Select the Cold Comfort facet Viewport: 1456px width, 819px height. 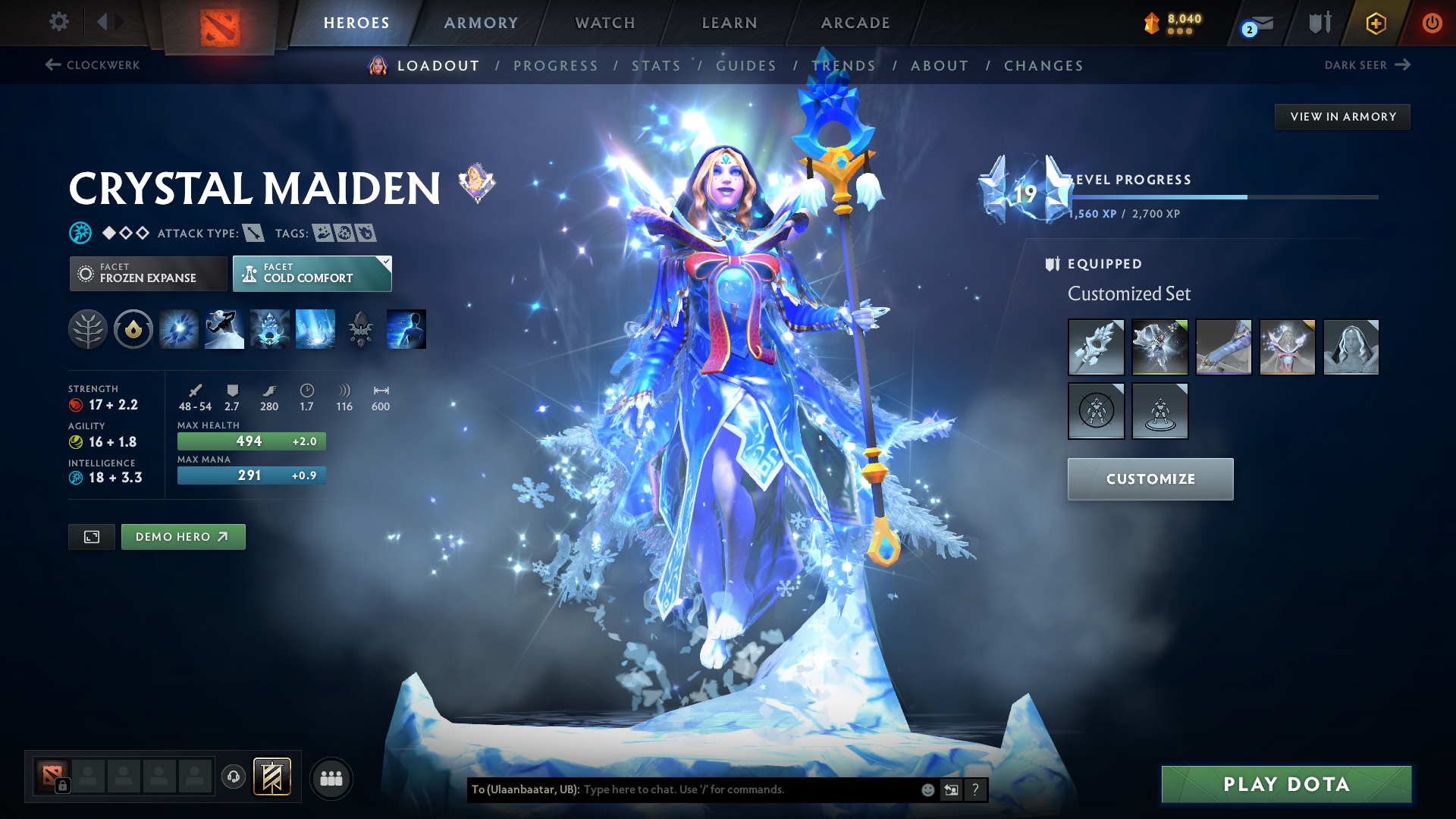coord(312,273)
